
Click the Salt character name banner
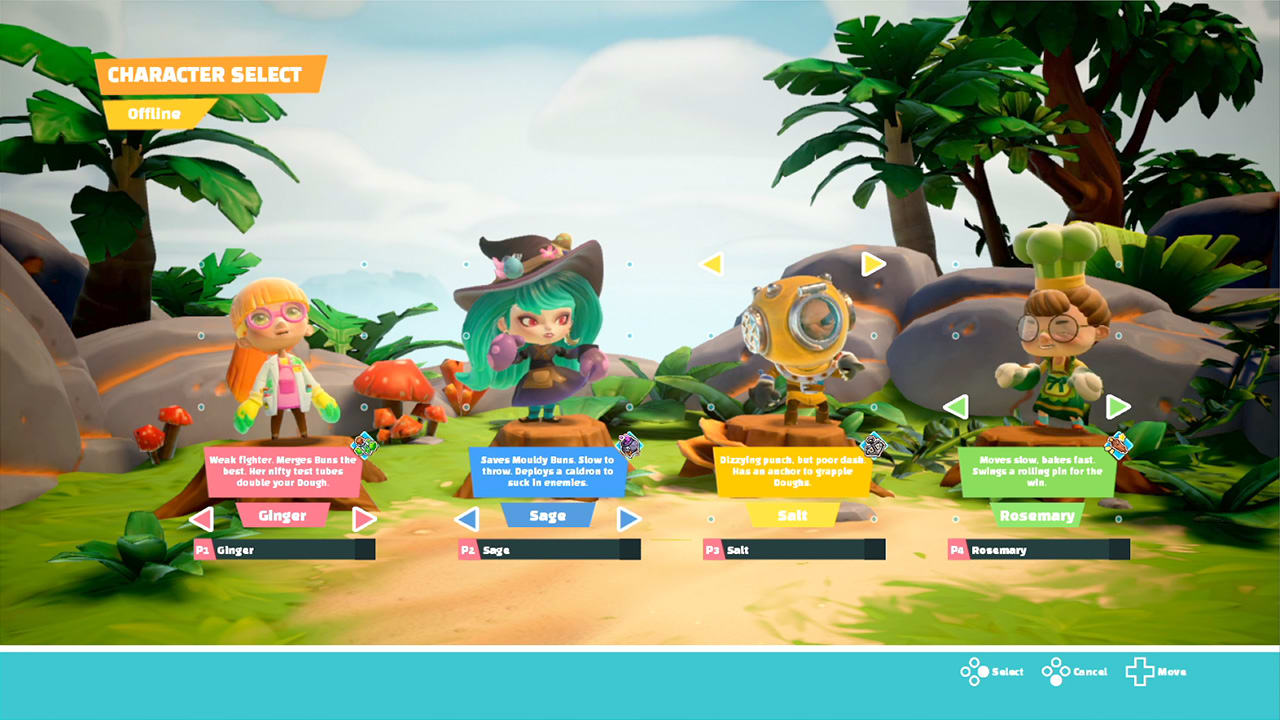coord(793,516)
